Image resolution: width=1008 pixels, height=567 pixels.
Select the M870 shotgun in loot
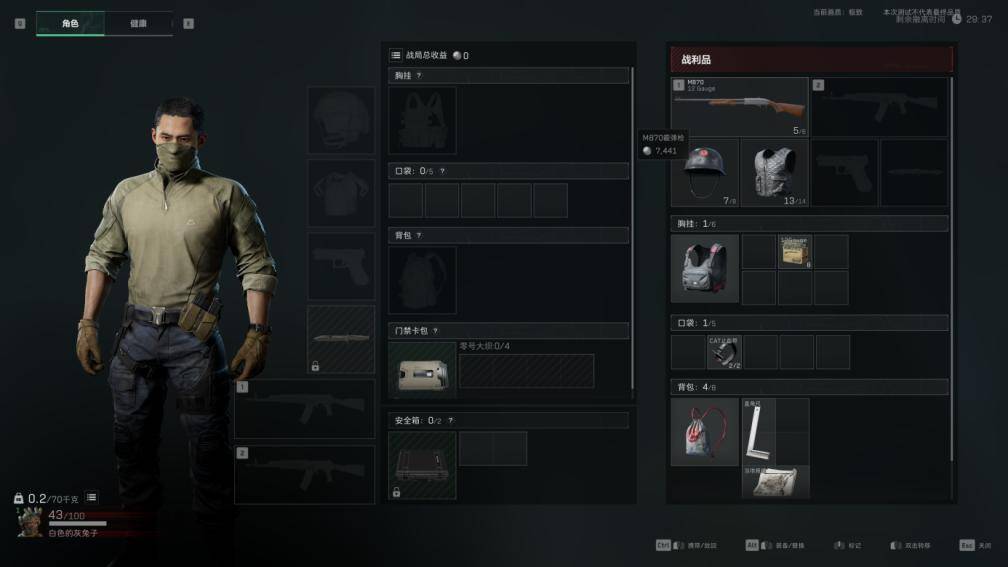(x=740, y=105)
